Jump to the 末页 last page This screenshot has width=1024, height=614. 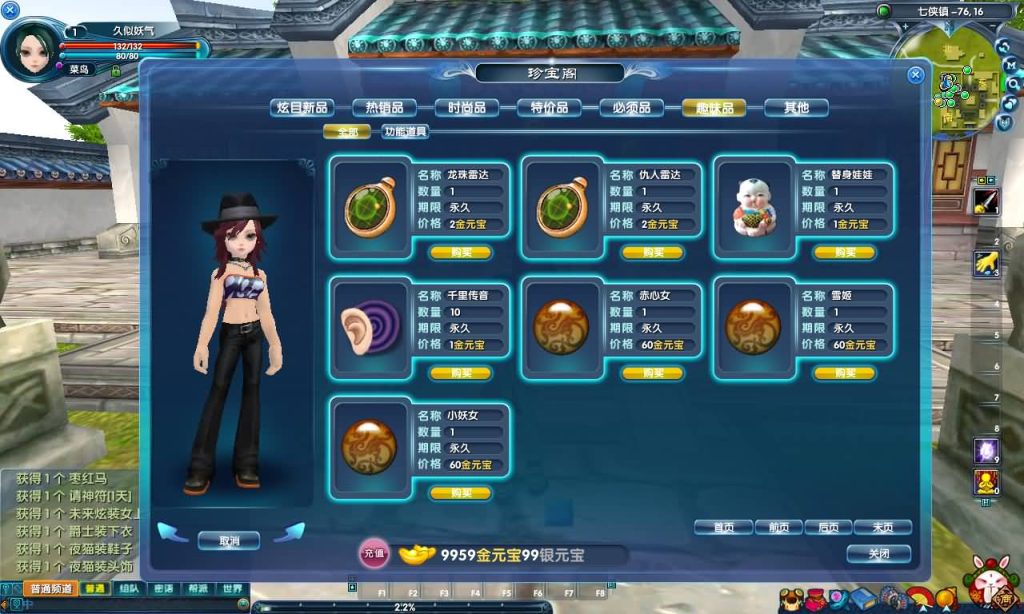[882, 527]
